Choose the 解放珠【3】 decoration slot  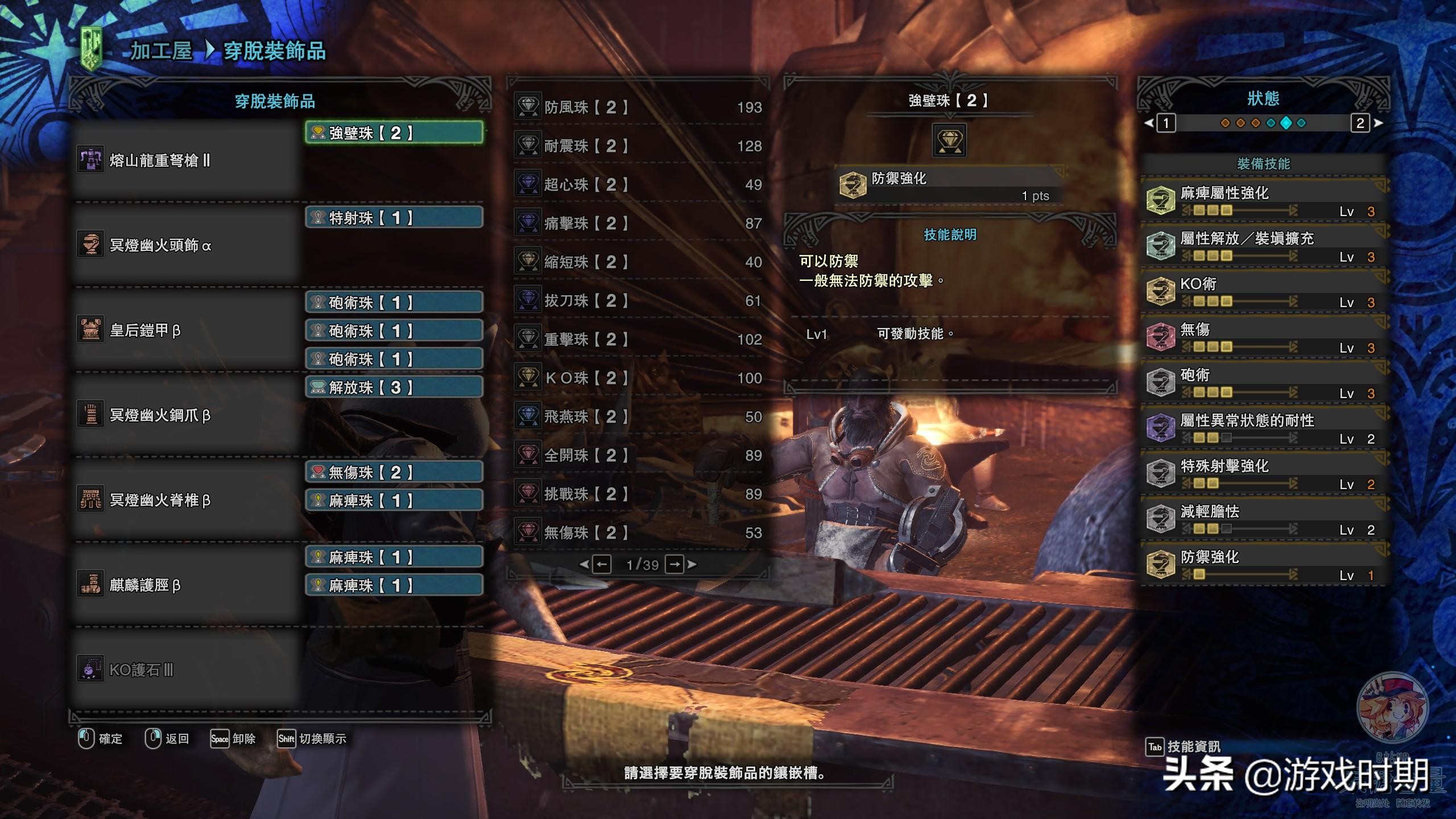click(x=394, y=387)
